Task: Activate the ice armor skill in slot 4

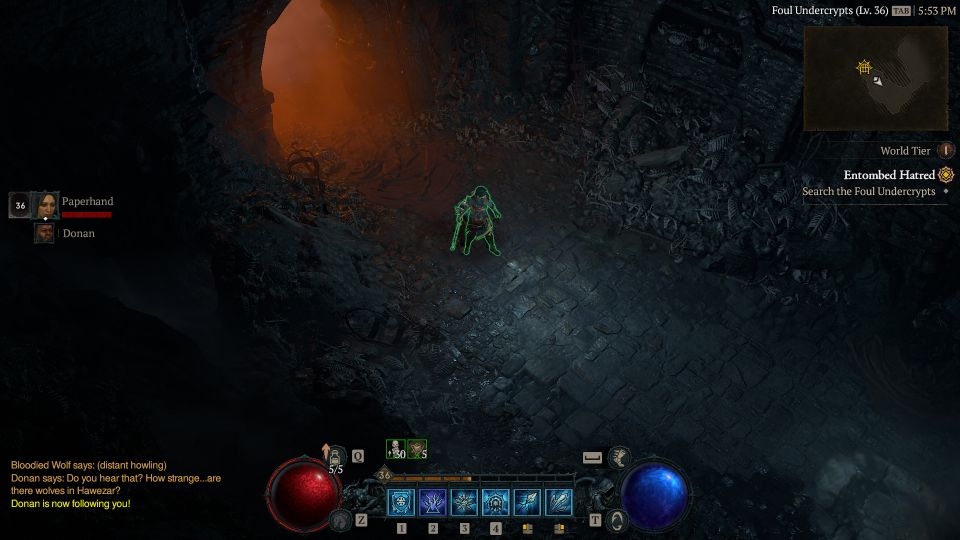Action: point(496,502)
